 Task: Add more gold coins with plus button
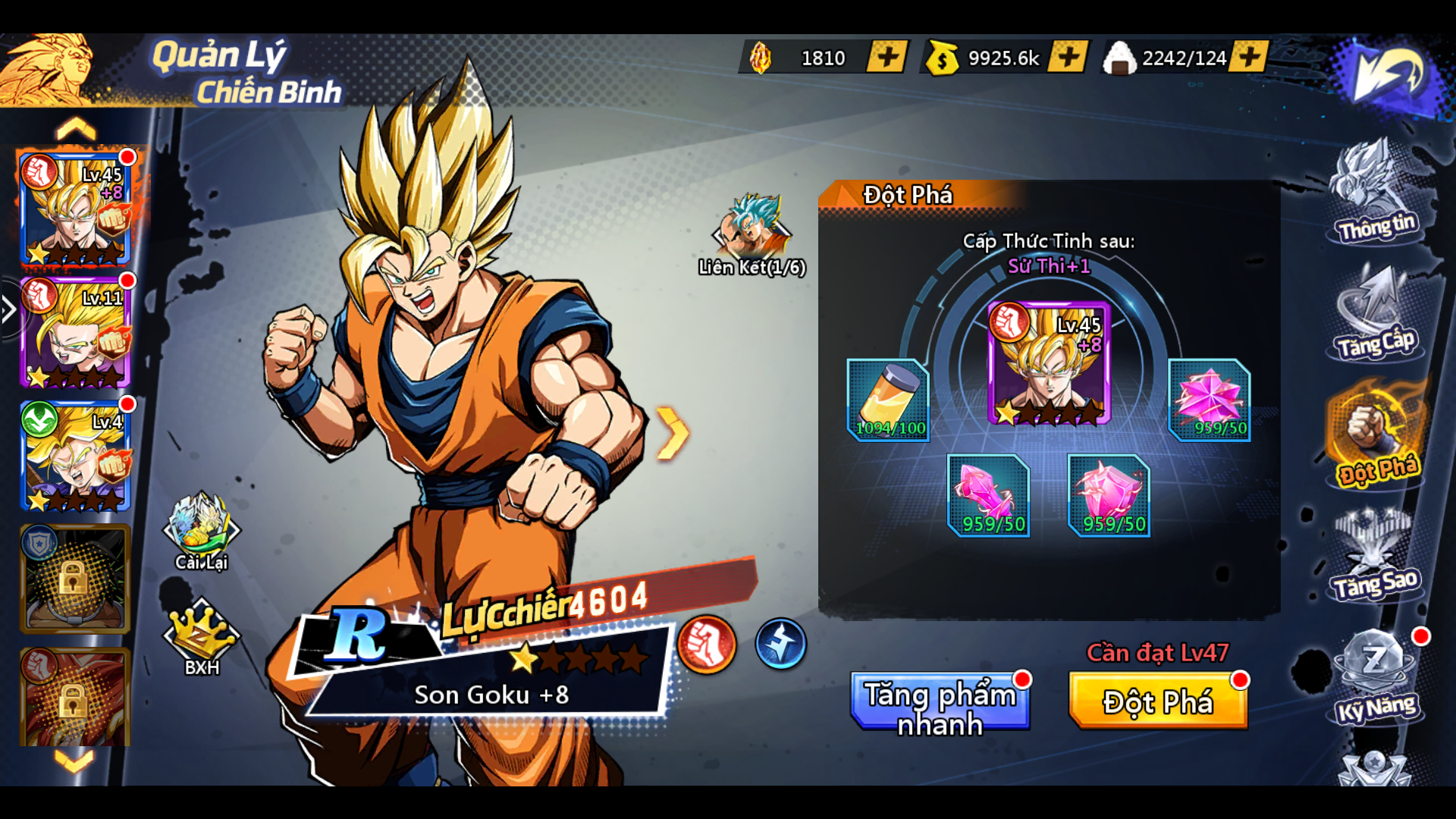pos(1067,57)
